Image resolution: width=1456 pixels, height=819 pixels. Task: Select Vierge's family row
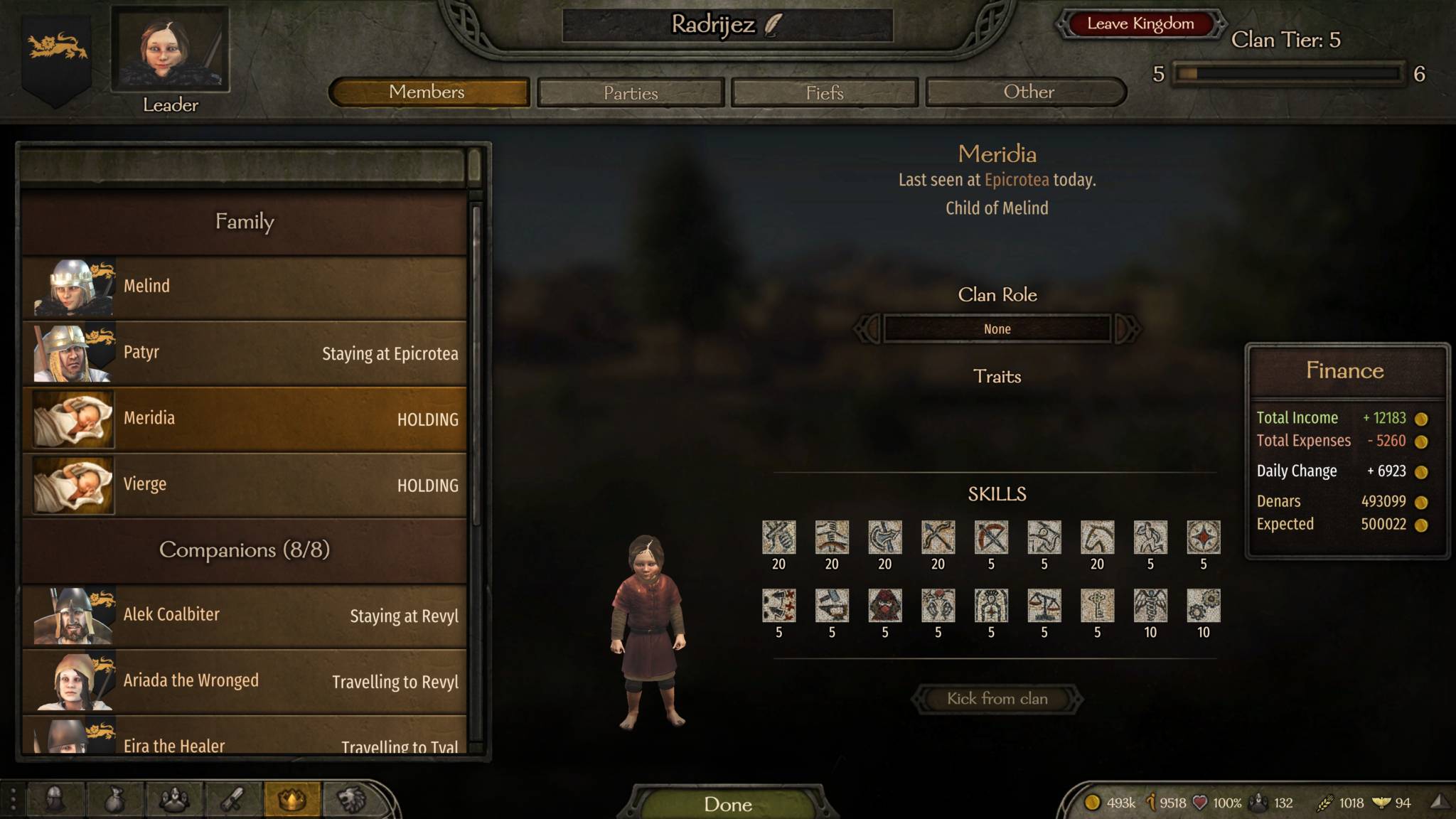coord(245,485)
